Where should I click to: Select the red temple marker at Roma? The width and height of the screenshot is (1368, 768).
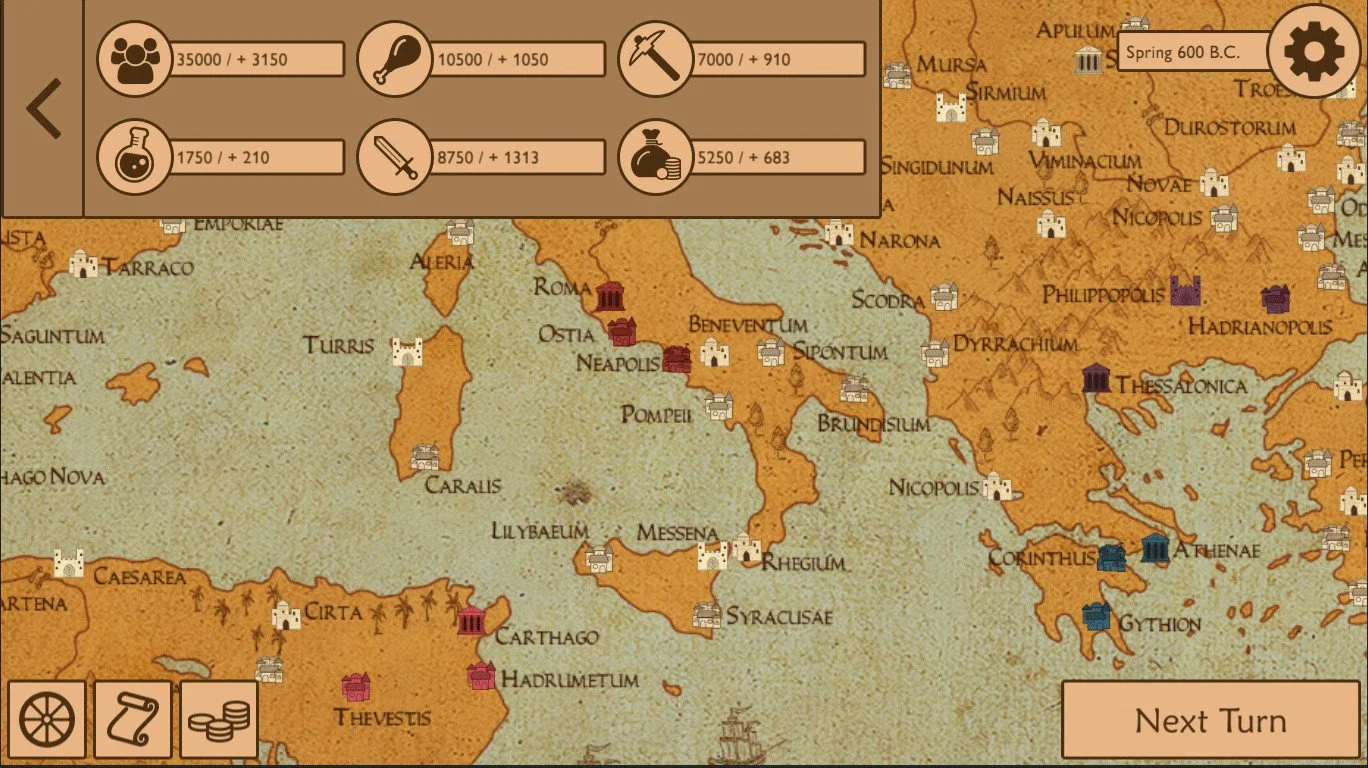pos(609,297)
